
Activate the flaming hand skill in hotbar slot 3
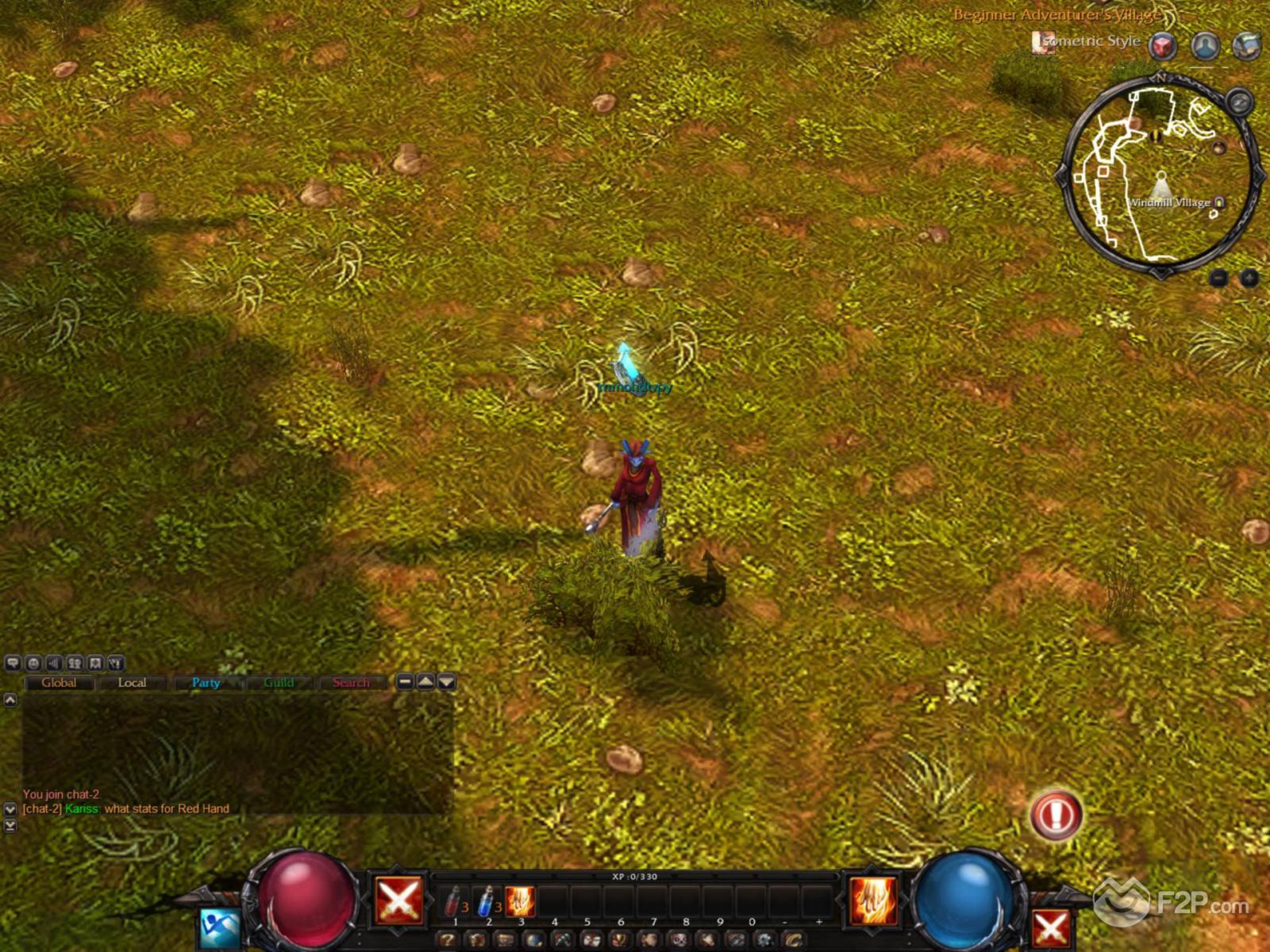(x=520, y=901)
